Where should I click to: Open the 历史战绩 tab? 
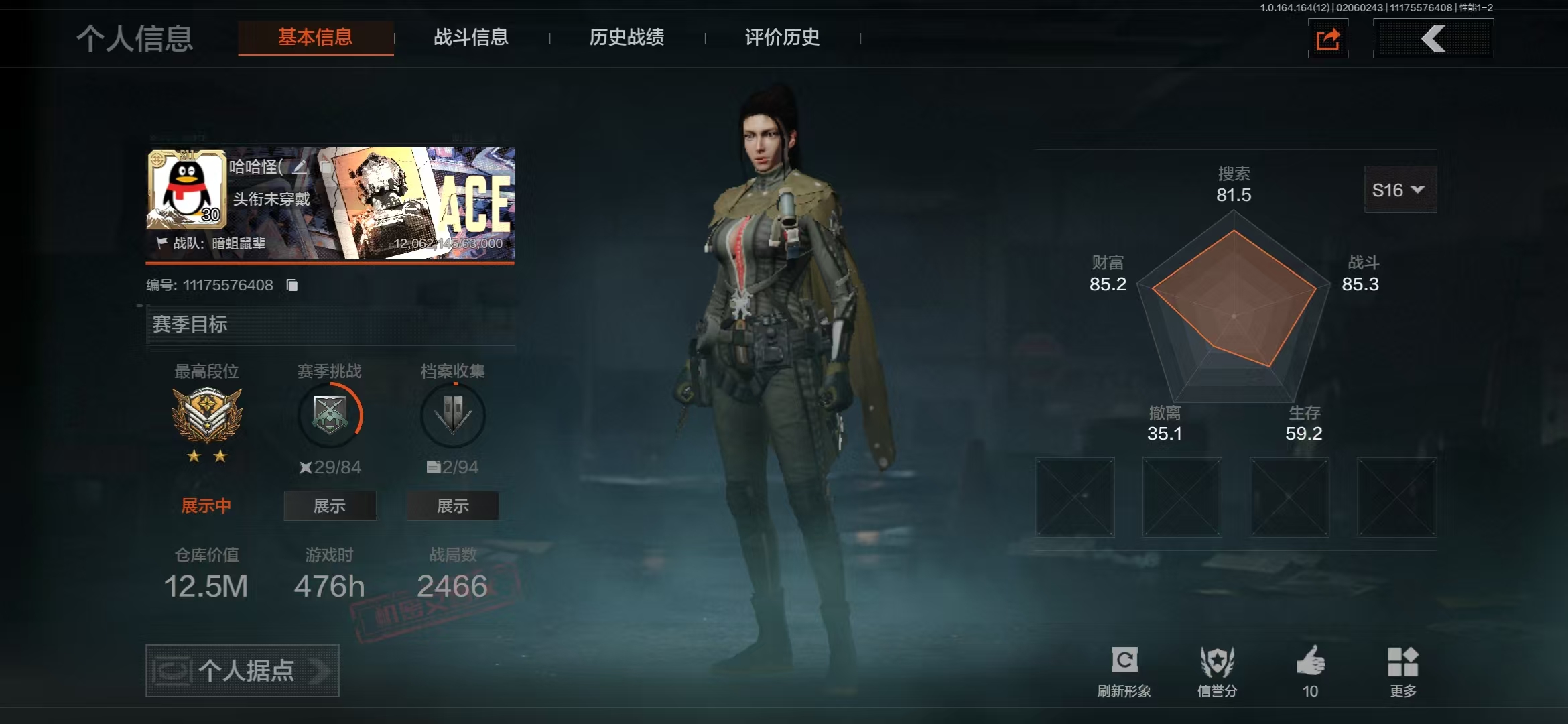[627, 38]
